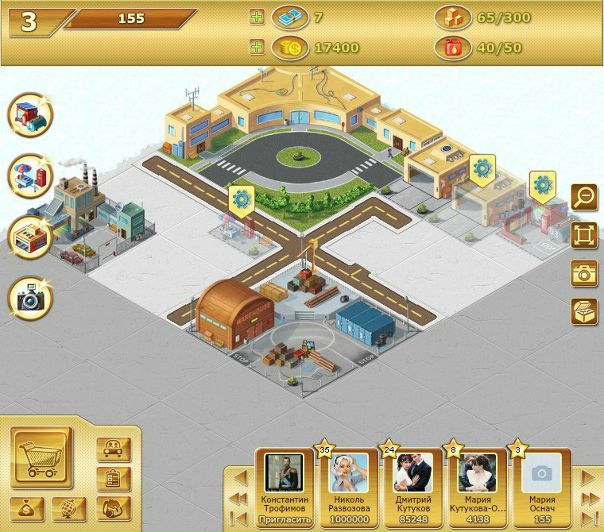This screenshot has height=532, width=604.
Task: Add gold coins with the green plus button
Action: pos(257,47)
